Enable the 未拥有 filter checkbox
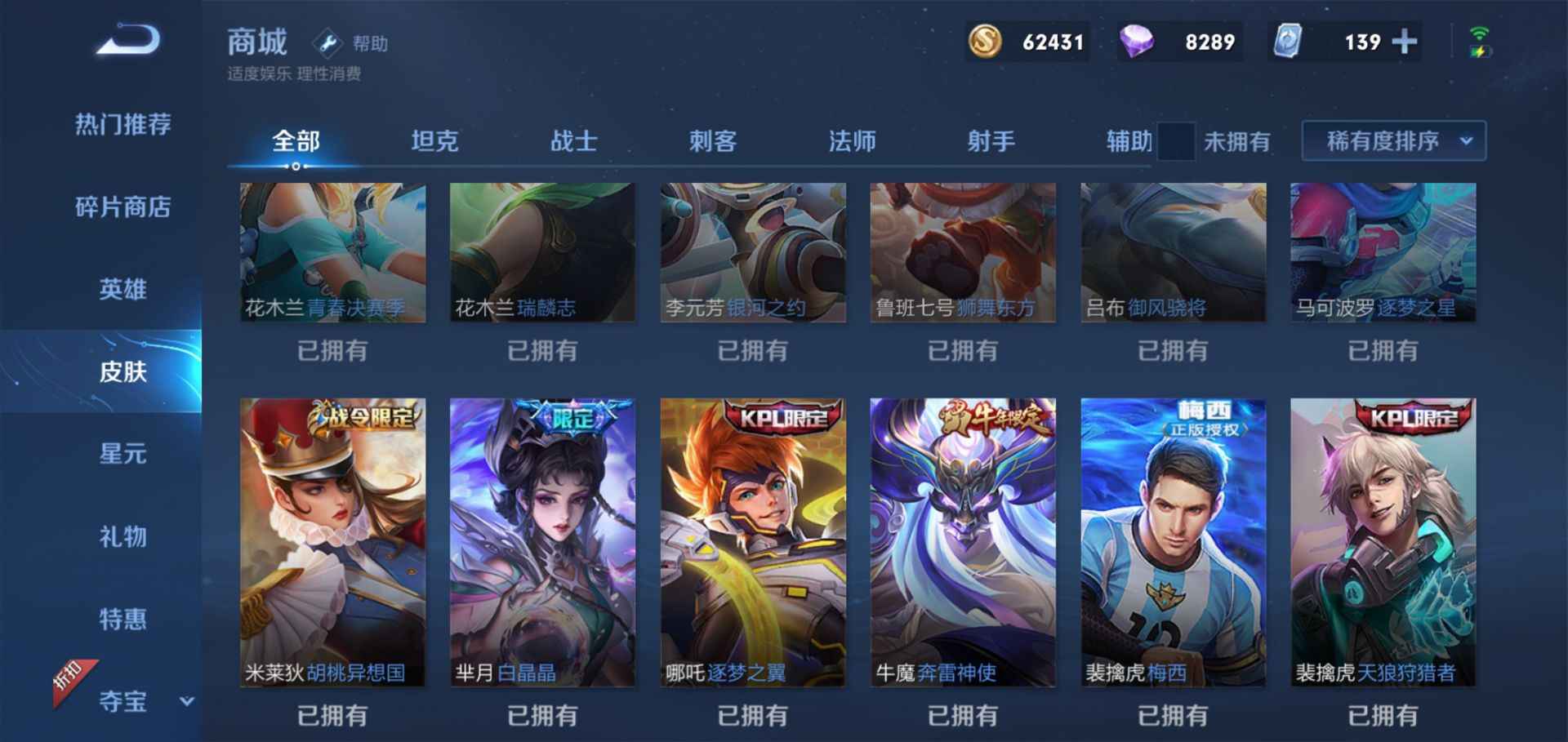 [x=1176, y=140]
